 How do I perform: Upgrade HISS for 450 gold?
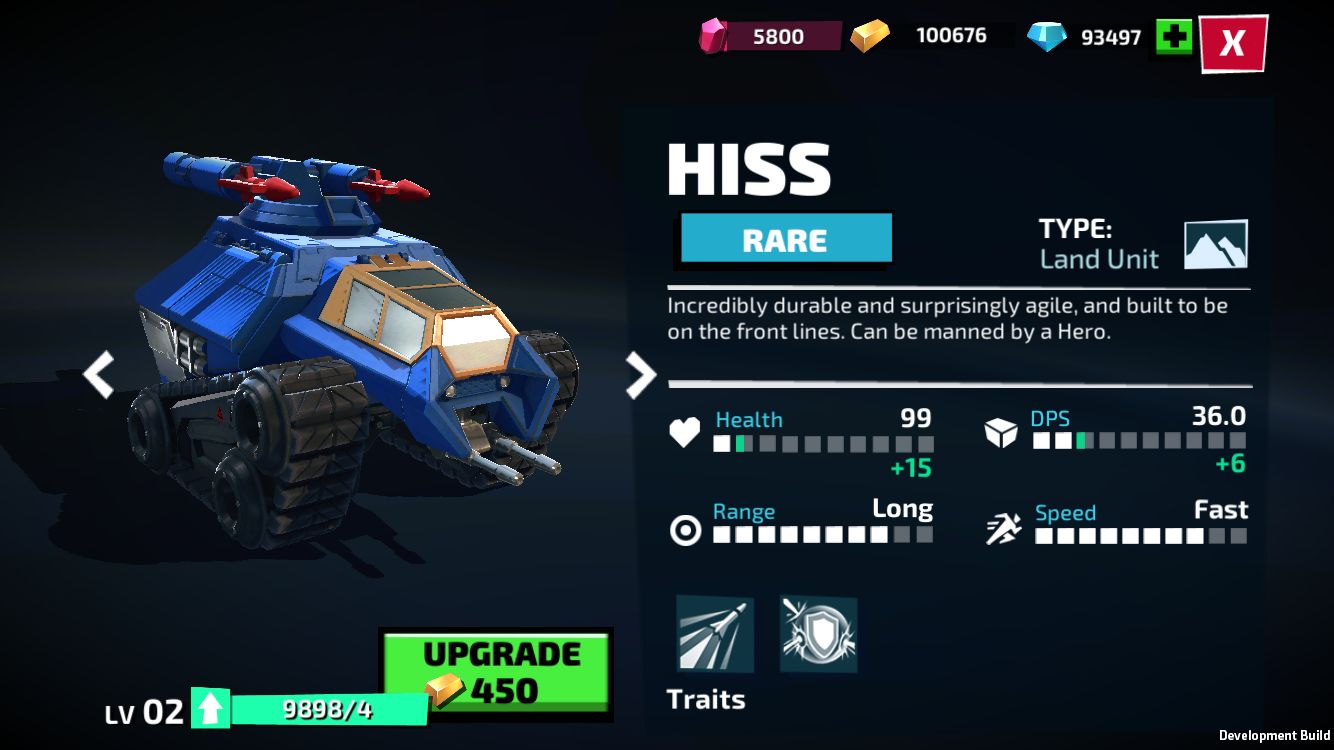tap(498, 673)
